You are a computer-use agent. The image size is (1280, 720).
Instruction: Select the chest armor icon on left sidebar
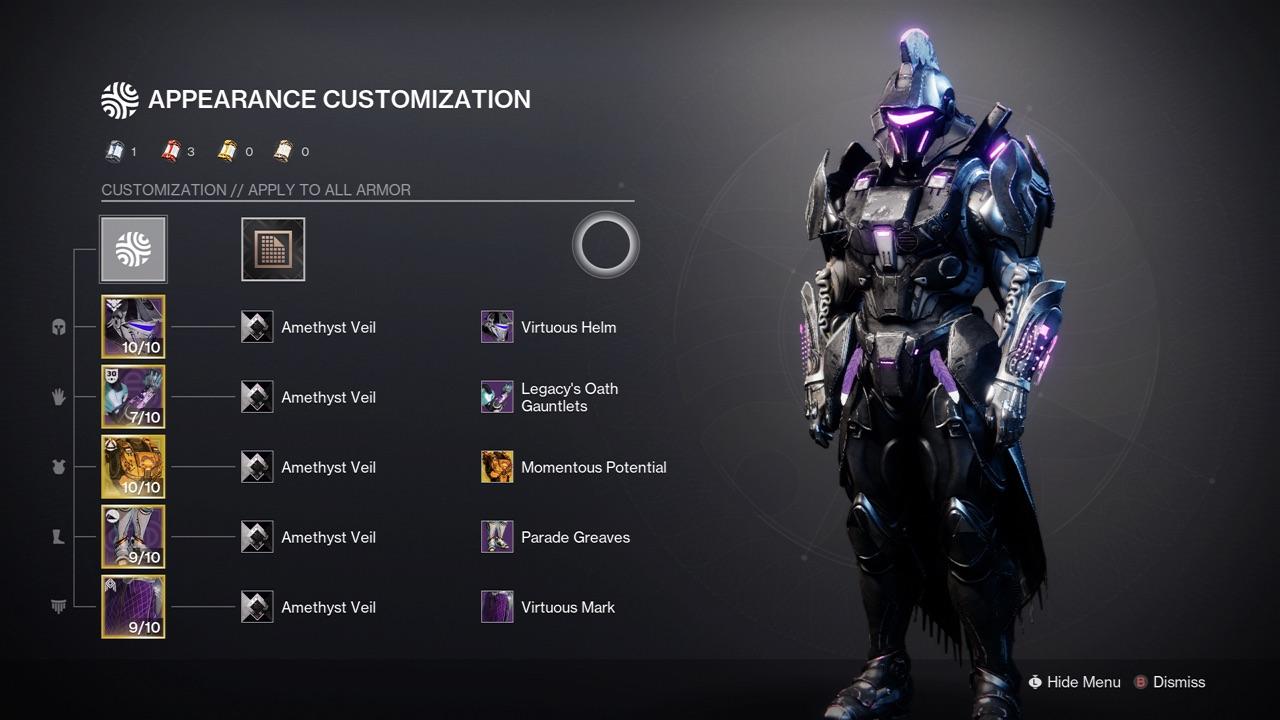coord(59,467)
